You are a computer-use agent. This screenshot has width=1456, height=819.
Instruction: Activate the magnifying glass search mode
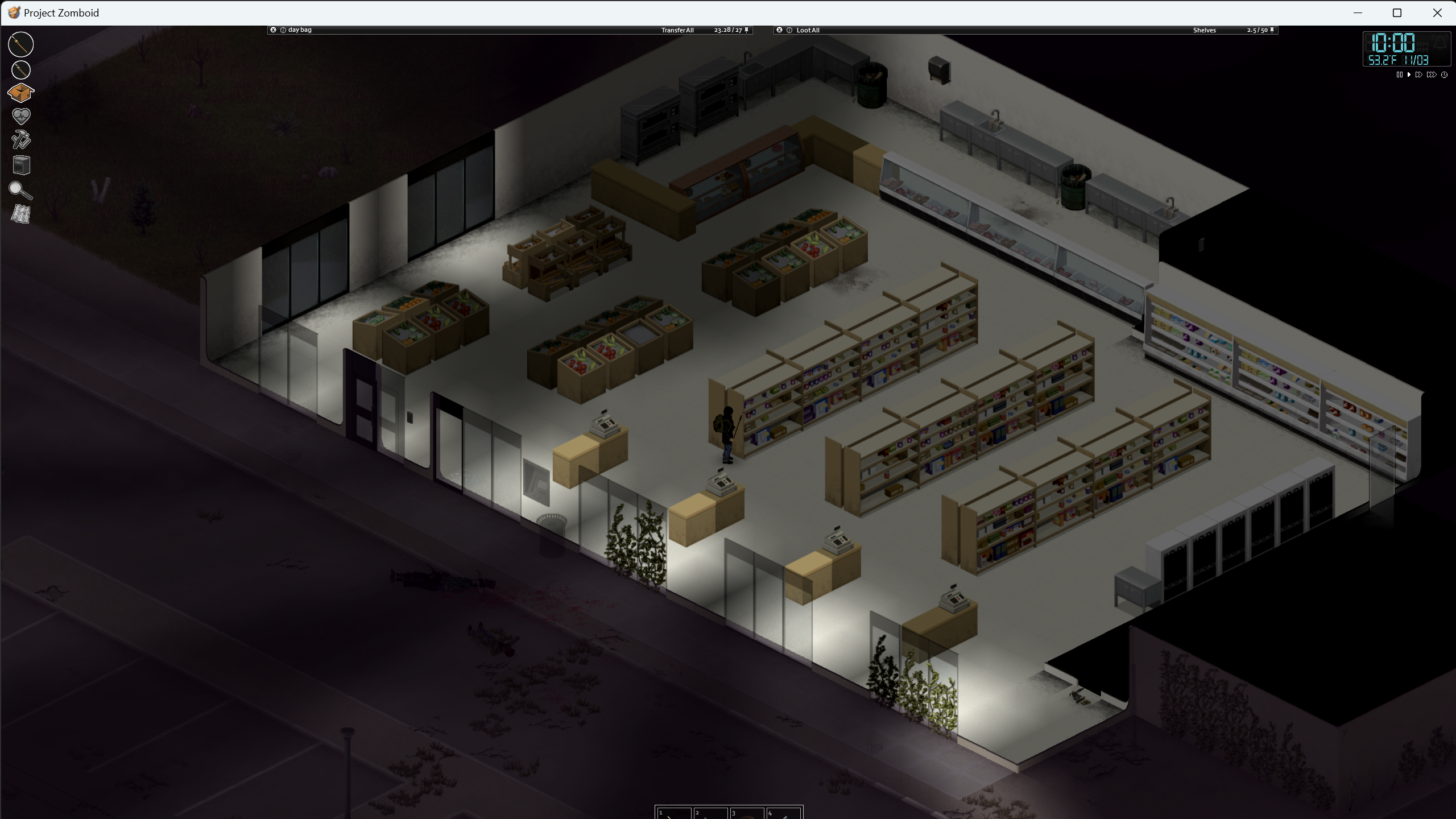(x=20, y=190)
